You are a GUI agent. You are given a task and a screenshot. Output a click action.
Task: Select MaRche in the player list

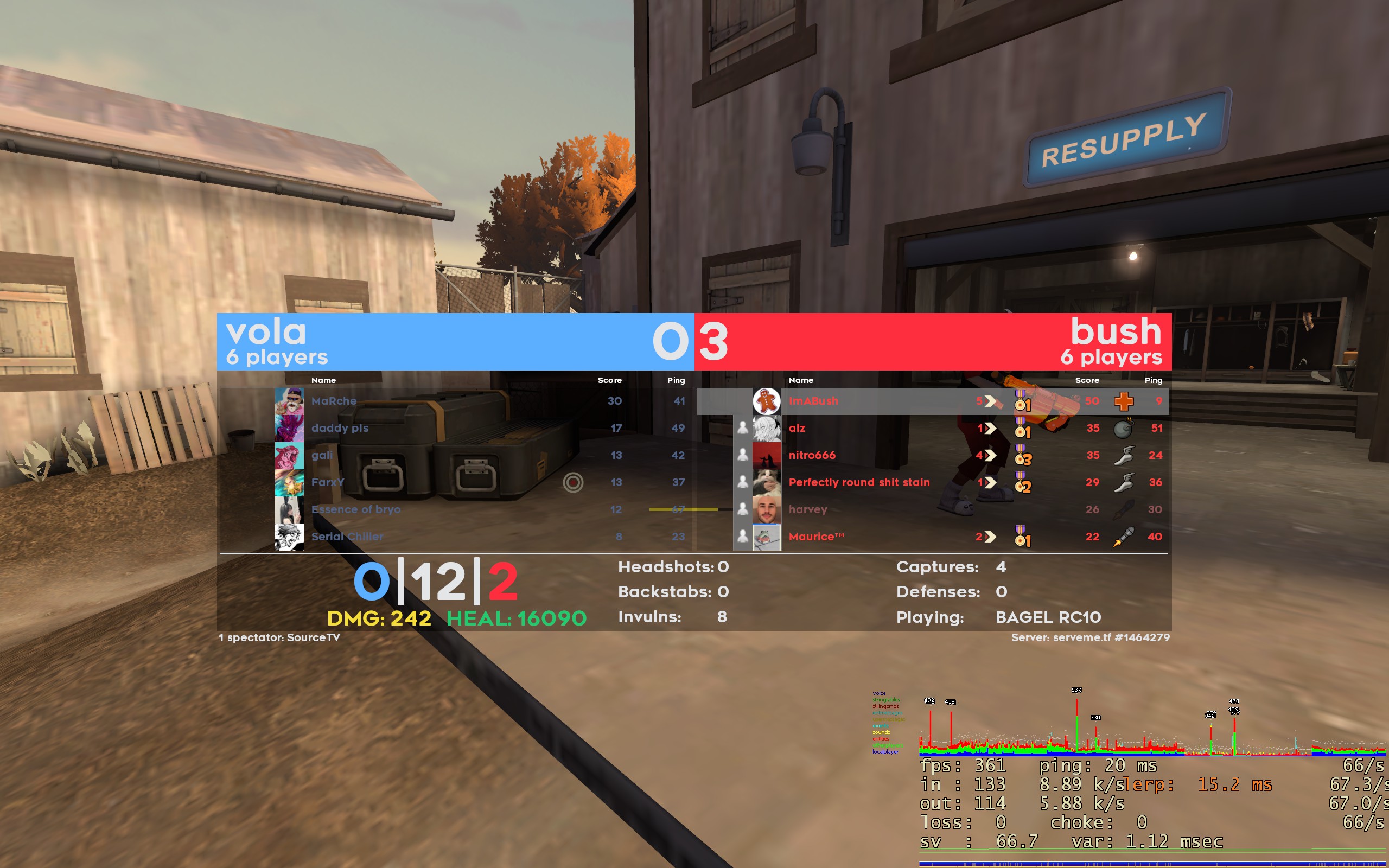click(334, 401)
